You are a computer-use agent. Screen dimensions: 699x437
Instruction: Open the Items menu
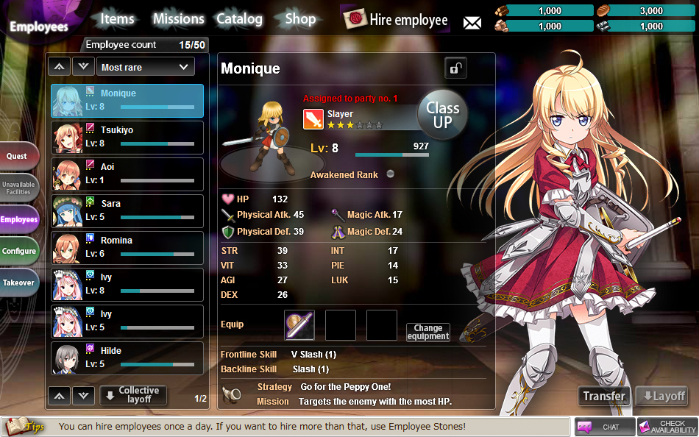click(x=117, y=18)
